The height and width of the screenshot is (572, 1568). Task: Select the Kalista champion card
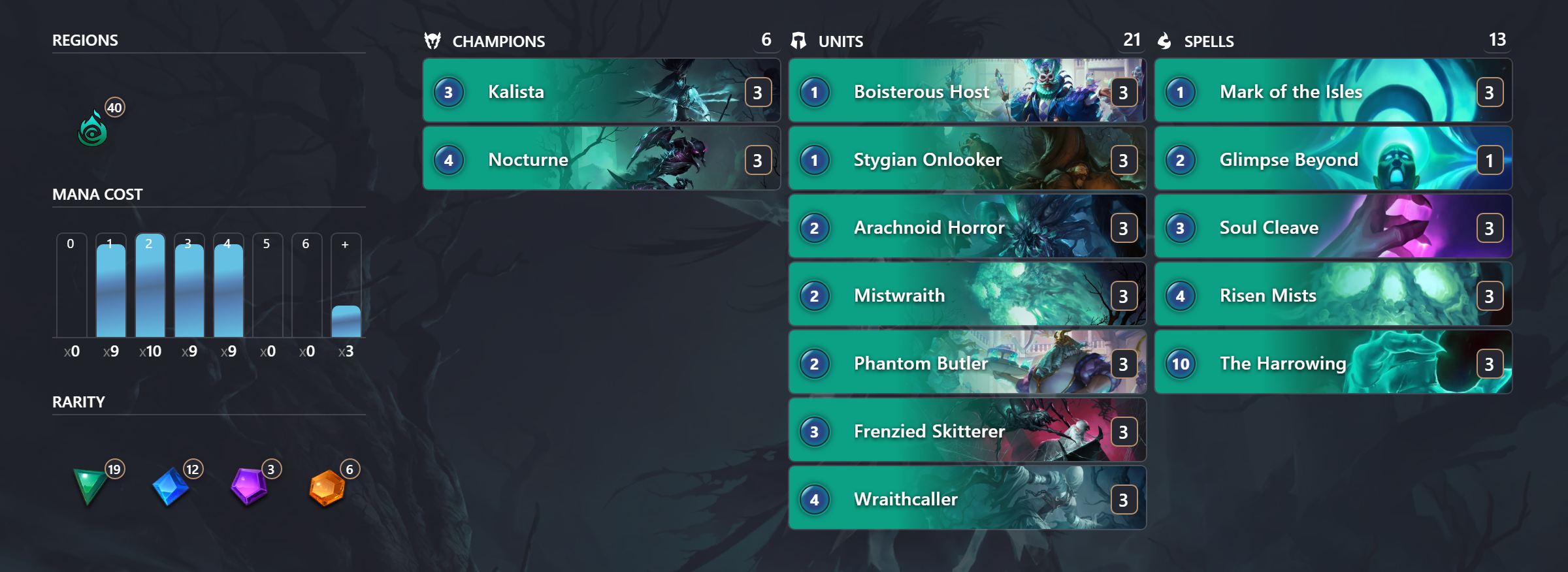coord(601,91)
